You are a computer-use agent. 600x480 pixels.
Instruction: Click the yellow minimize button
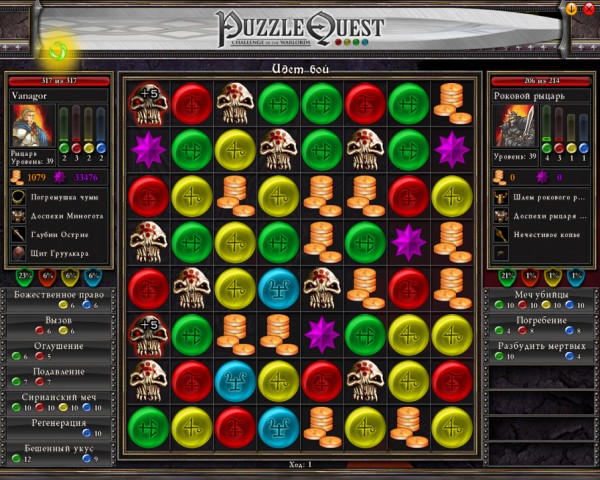click(571, 9)
